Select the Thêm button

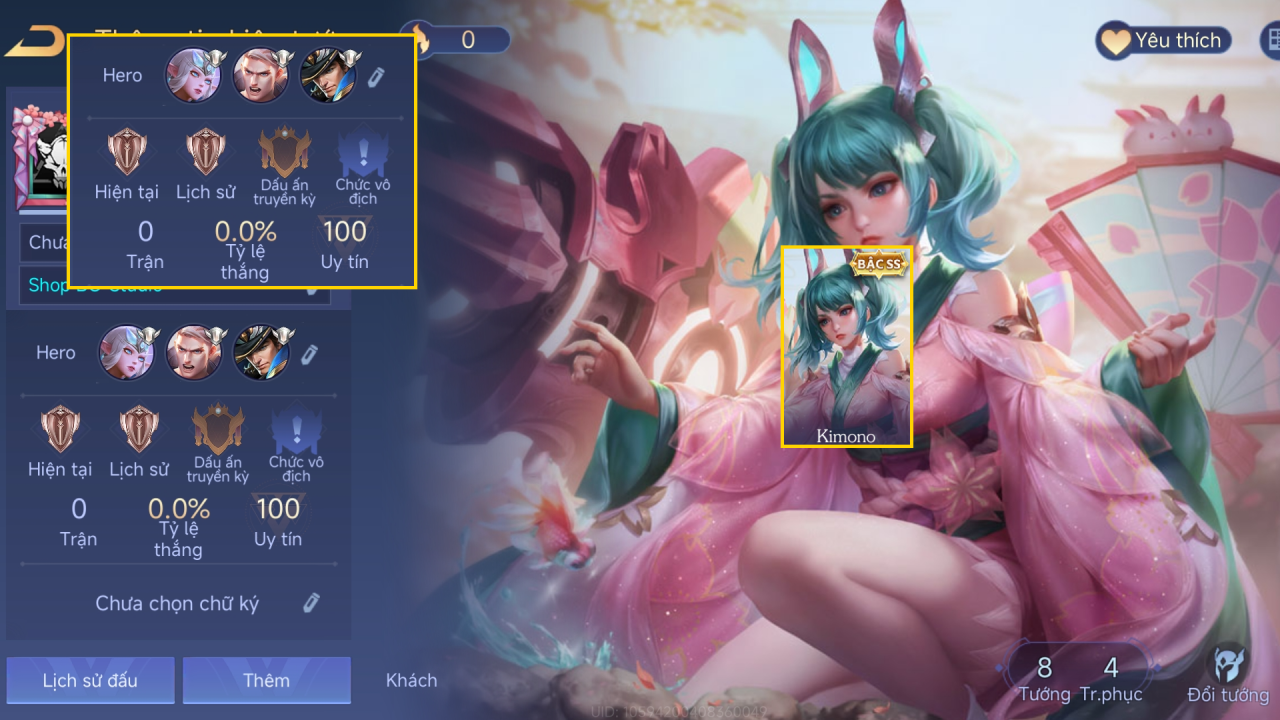click(x=266, y=680)
